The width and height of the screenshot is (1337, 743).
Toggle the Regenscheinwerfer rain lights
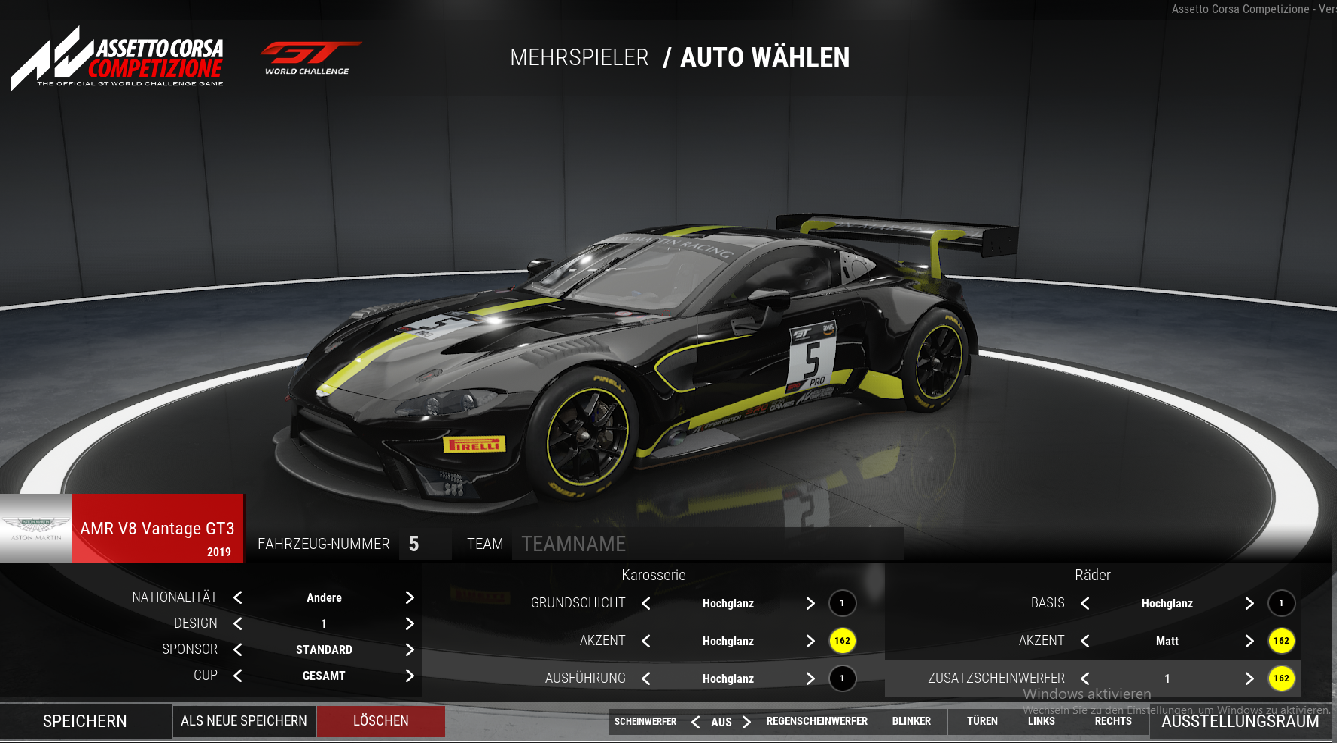(815, 721)
